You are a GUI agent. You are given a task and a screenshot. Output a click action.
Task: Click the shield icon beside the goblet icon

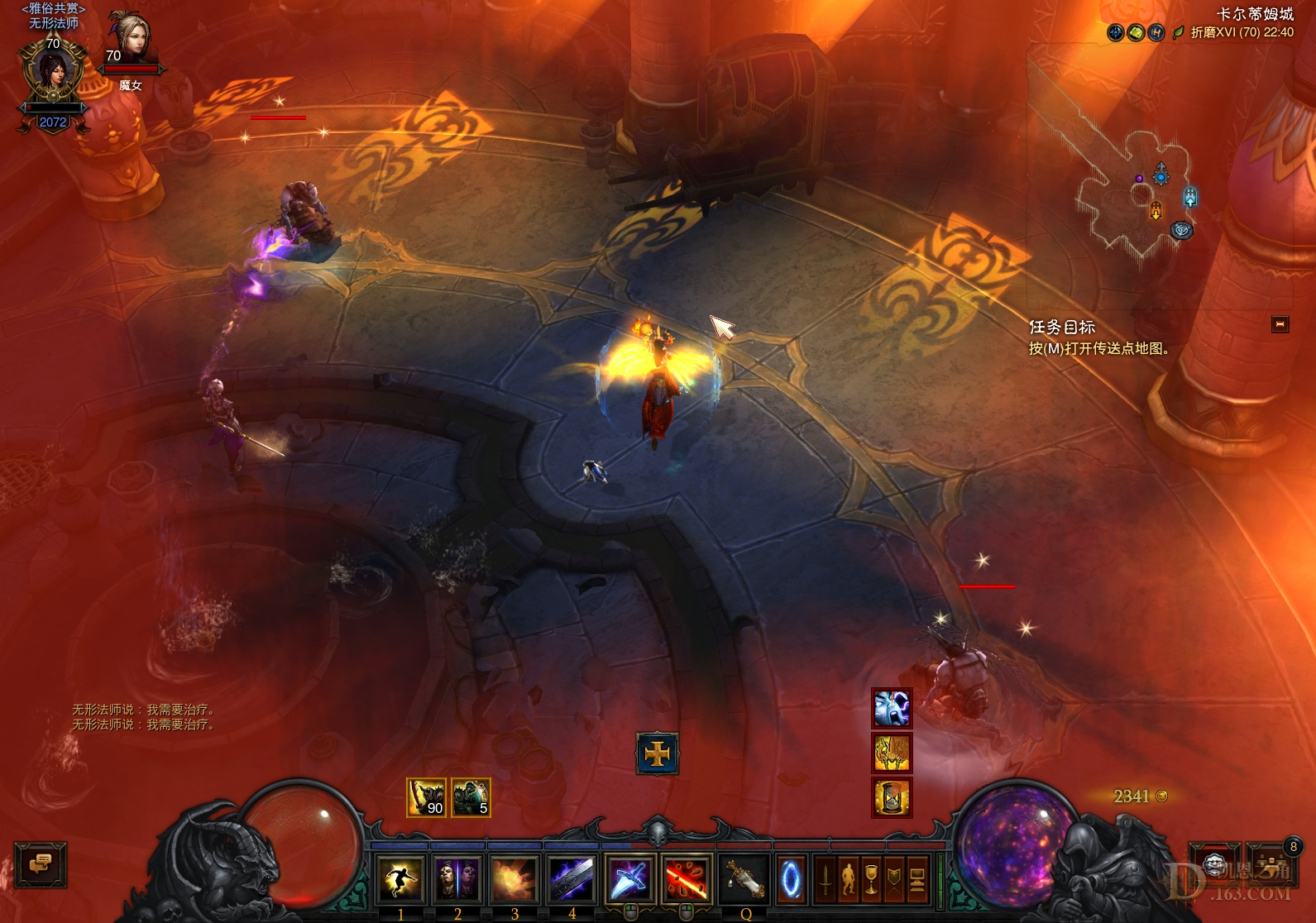click(x=895, y=879)
